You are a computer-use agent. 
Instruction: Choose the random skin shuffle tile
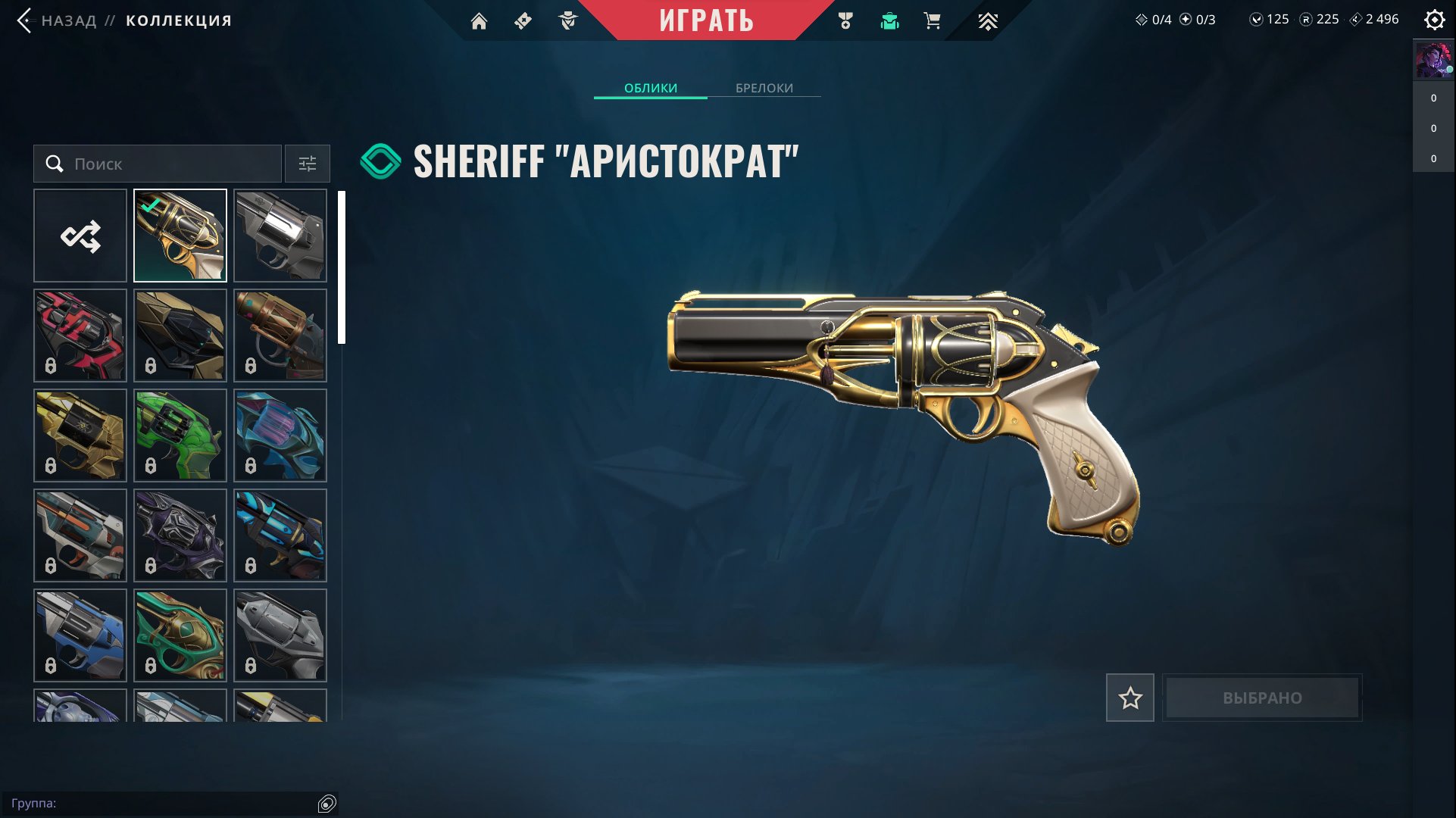80,236
